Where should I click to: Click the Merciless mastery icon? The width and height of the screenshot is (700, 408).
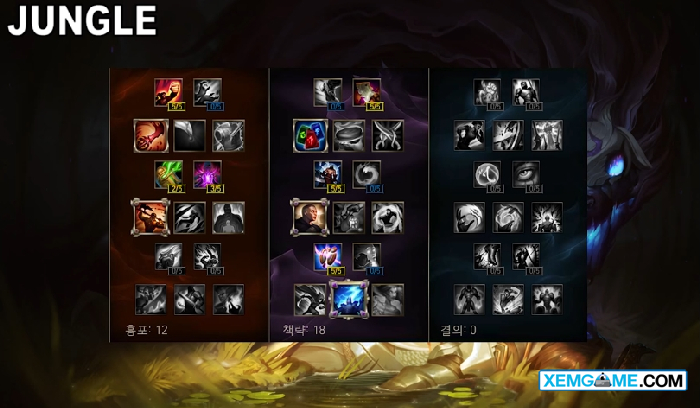(x=327, y=174)
